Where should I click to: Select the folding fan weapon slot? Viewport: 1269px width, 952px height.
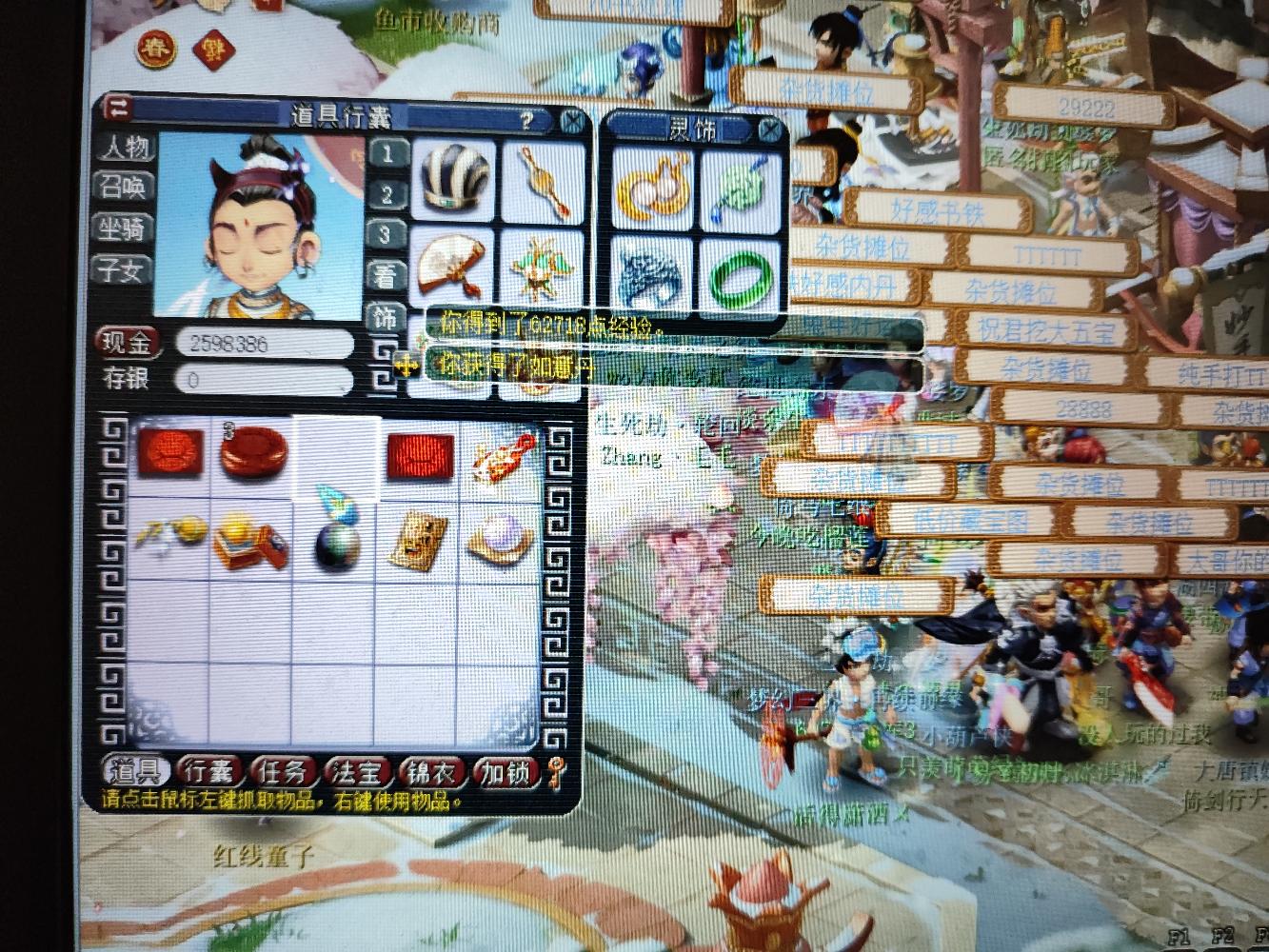[x=453, y=262]
